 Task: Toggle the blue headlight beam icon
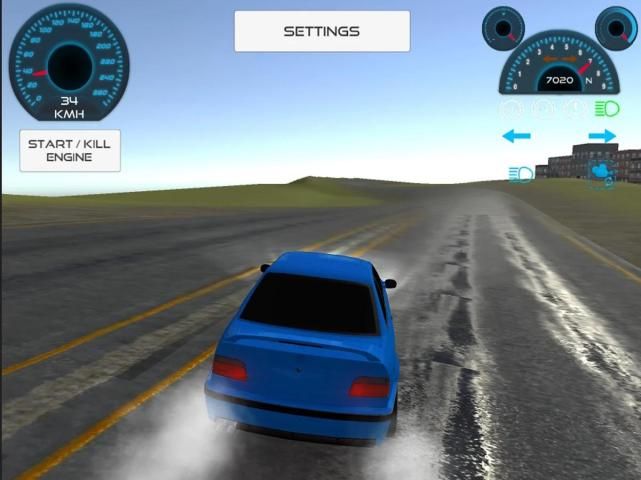[521, 173]
